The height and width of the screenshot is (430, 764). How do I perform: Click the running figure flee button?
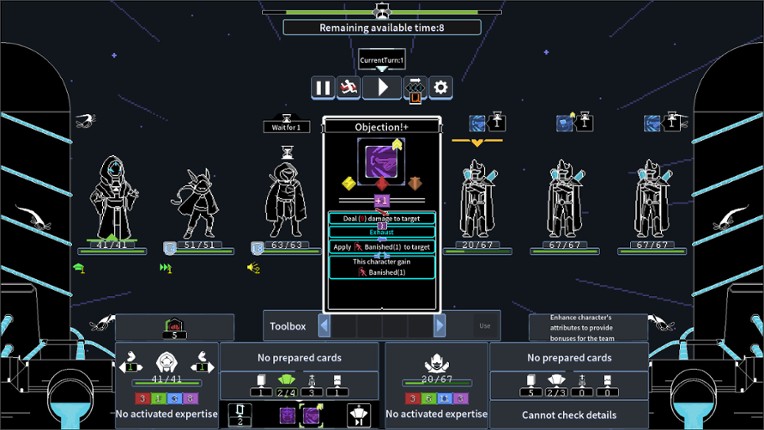[349, 88]
